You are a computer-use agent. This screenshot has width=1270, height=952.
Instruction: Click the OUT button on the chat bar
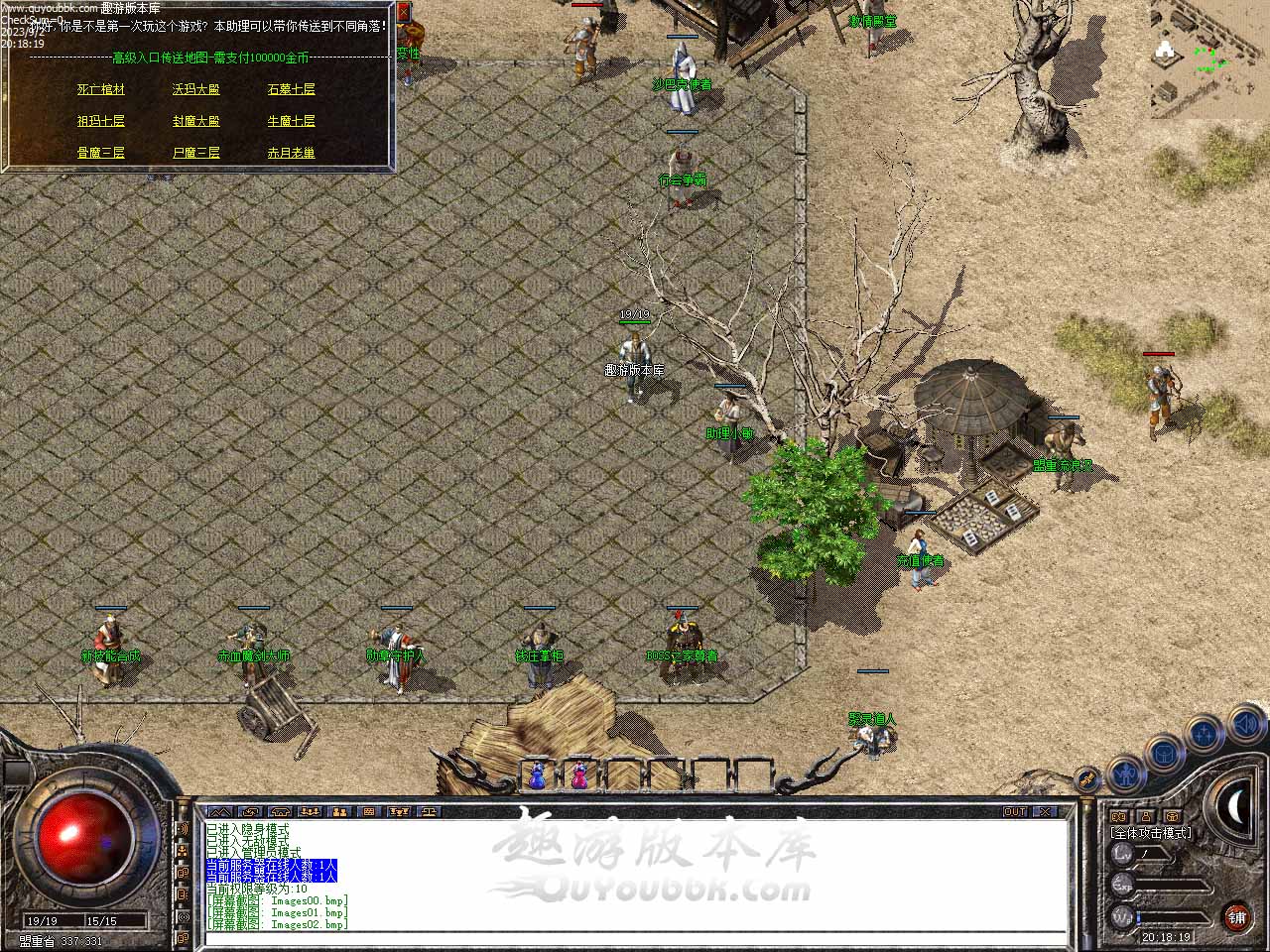coord(1015,811)
